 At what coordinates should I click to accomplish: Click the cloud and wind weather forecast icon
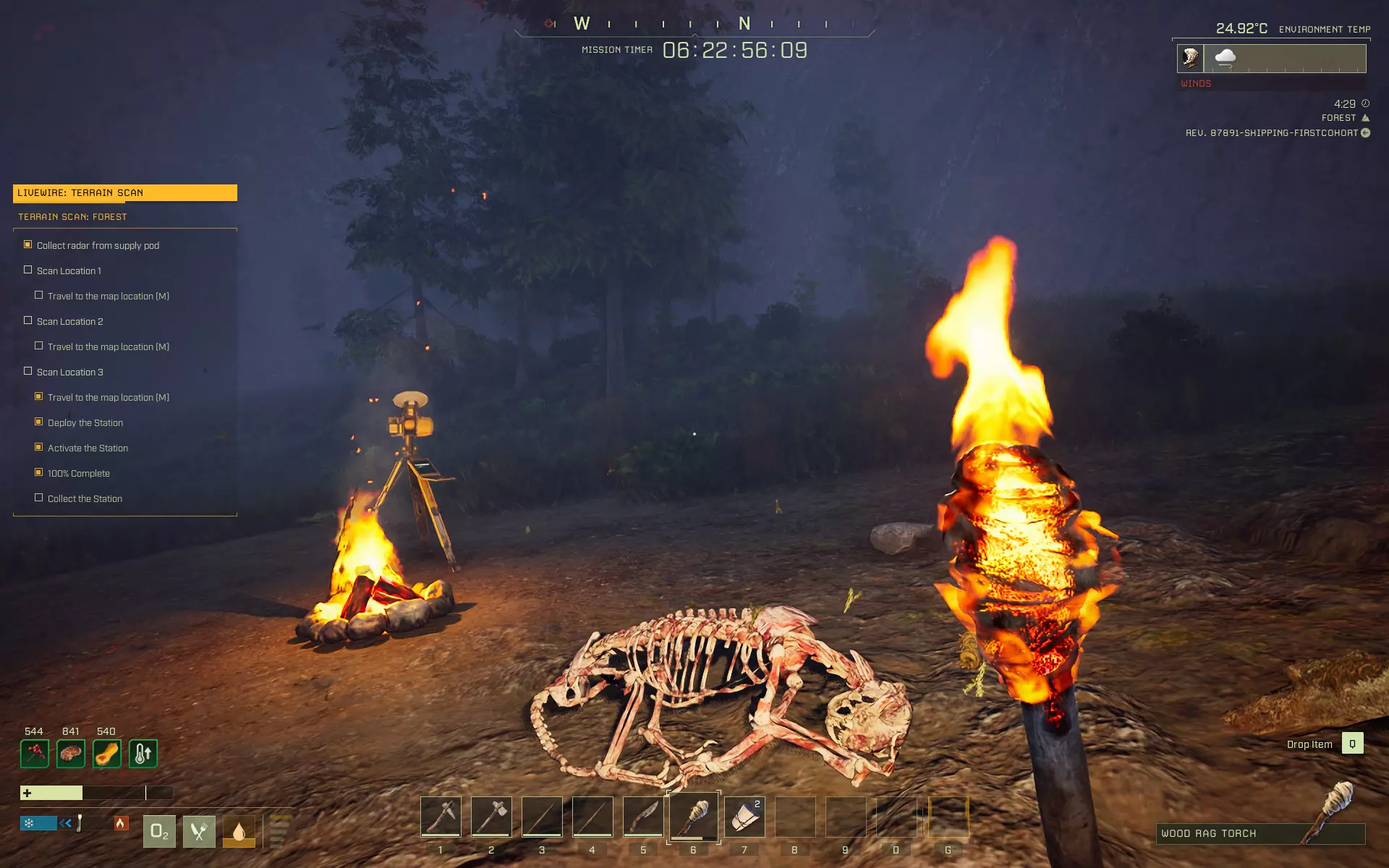tap(1226, 58)
